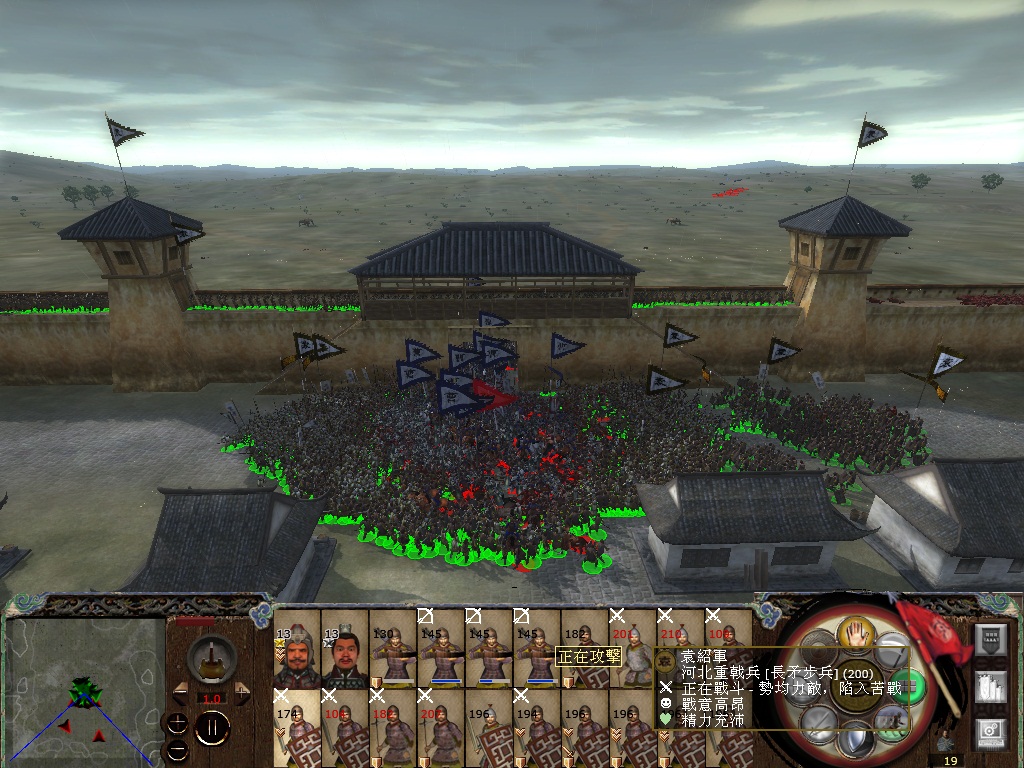
Task: Zoom out the minimap with the minus button
Action: point(177,749)
